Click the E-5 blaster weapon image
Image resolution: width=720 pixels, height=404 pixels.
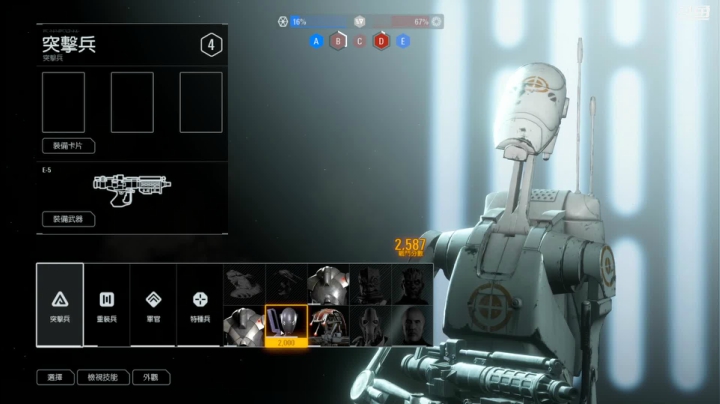130,187
